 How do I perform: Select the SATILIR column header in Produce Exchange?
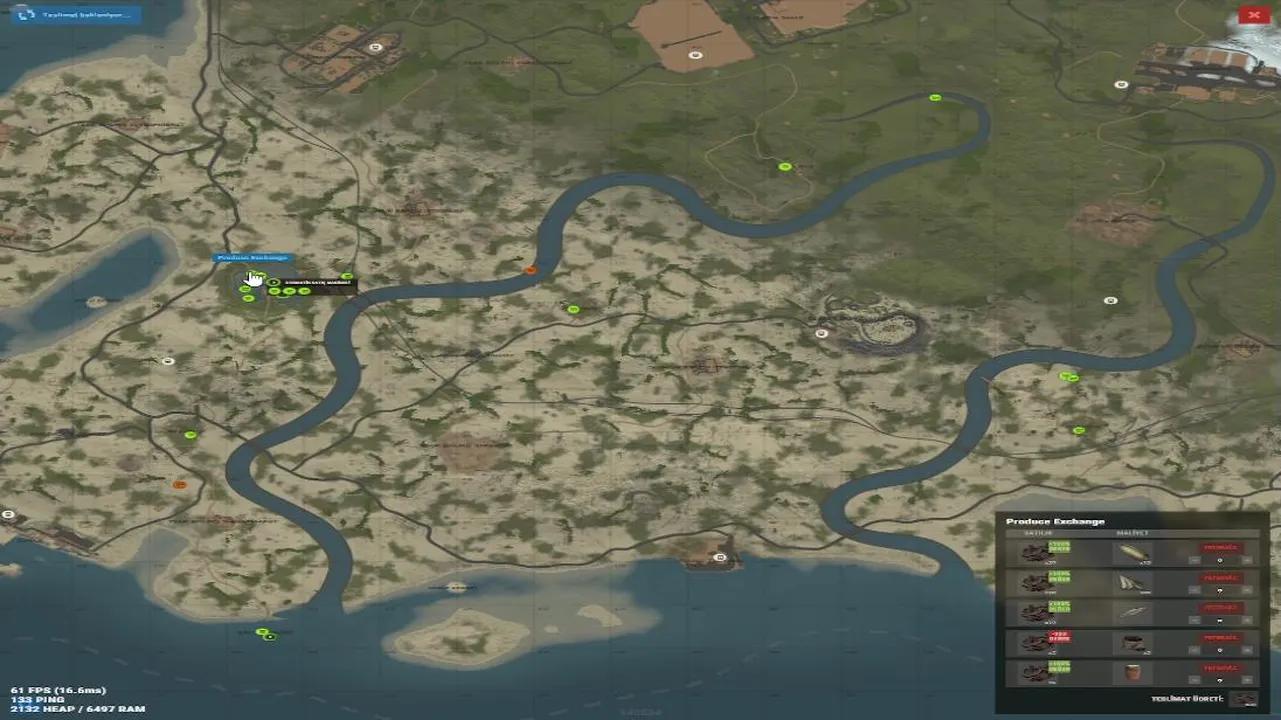1038,531
